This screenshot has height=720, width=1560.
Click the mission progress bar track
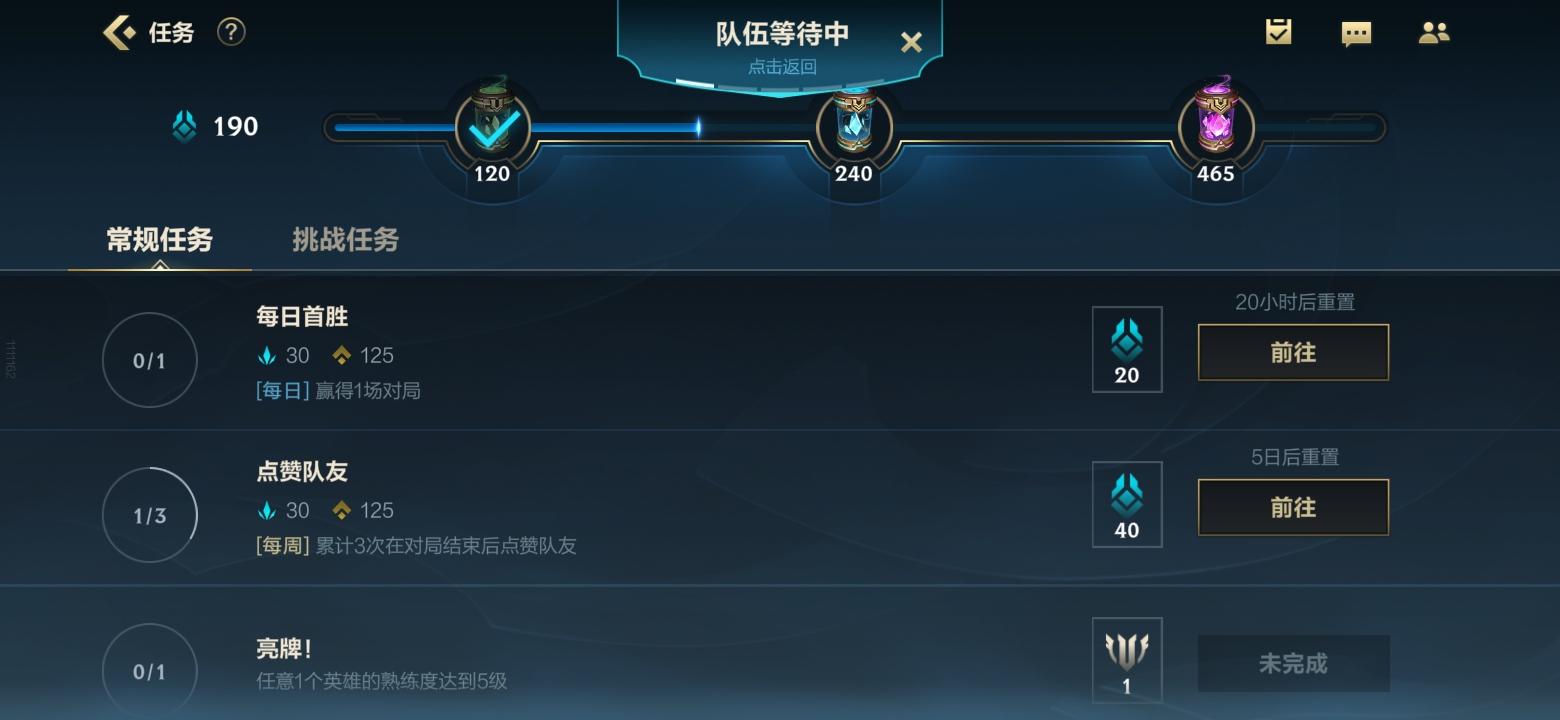[x=660, y=126]
